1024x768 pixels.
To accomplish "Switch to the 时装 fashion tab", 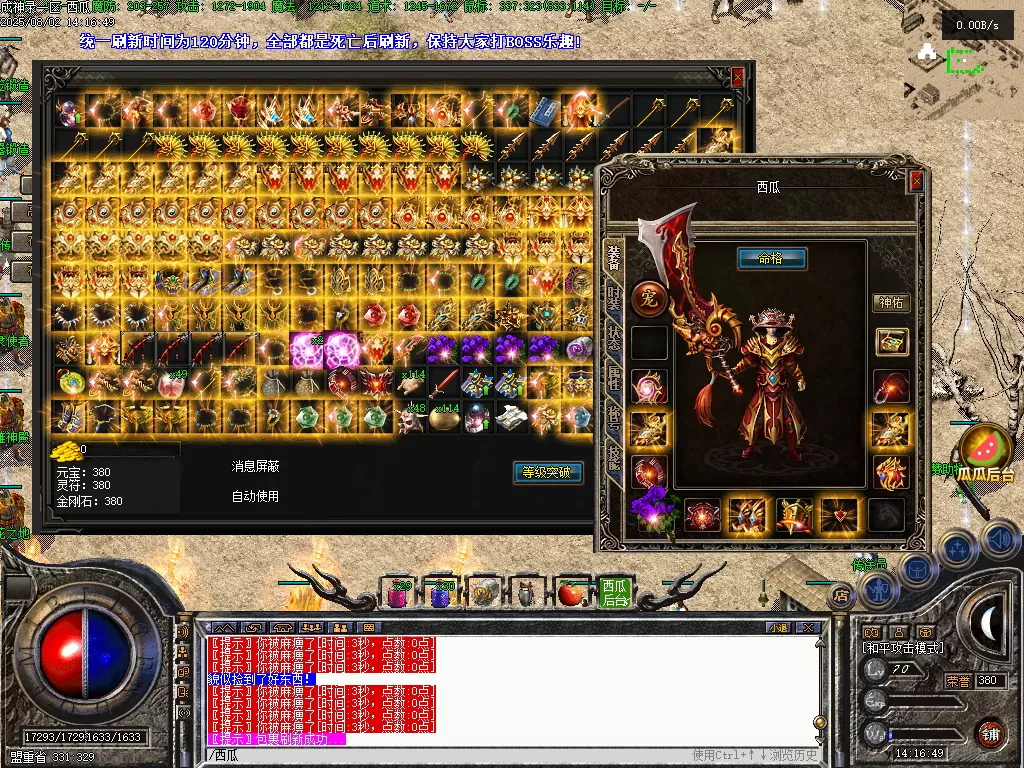I will (x=614, y=298).
